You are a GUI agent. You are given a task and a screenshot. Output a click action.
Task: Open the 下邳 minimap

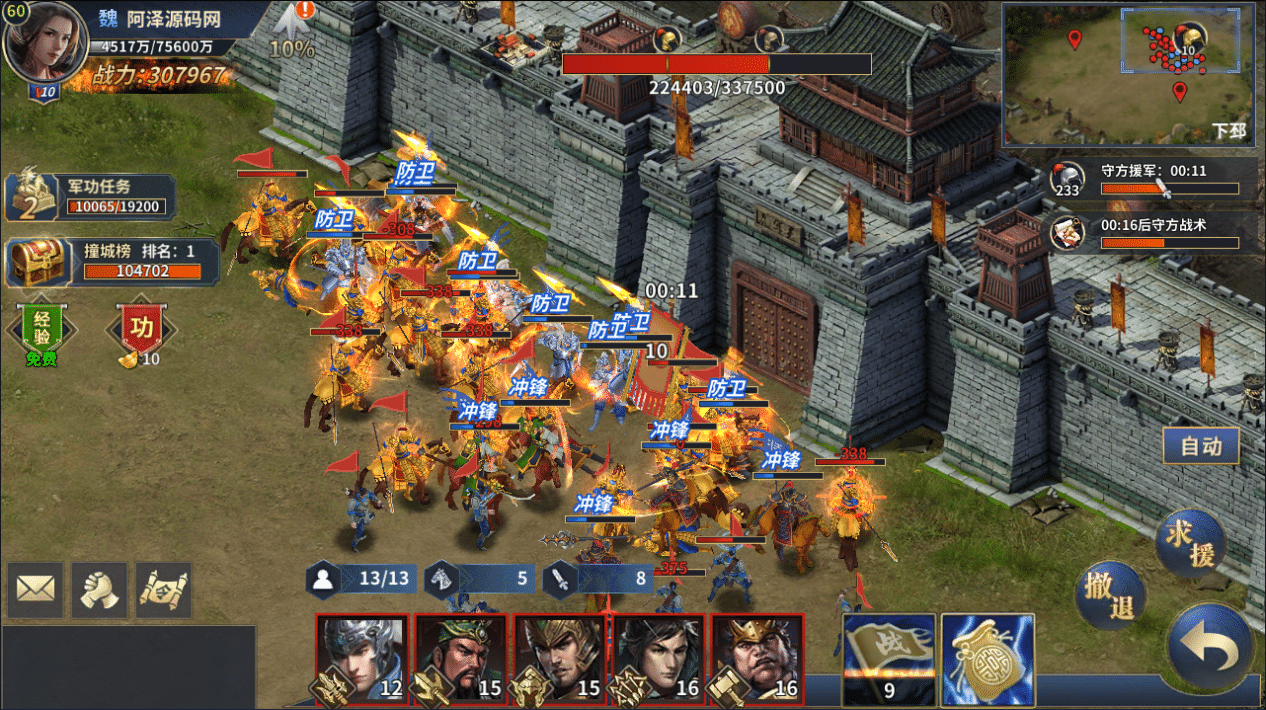click(x=1128, y=75)
